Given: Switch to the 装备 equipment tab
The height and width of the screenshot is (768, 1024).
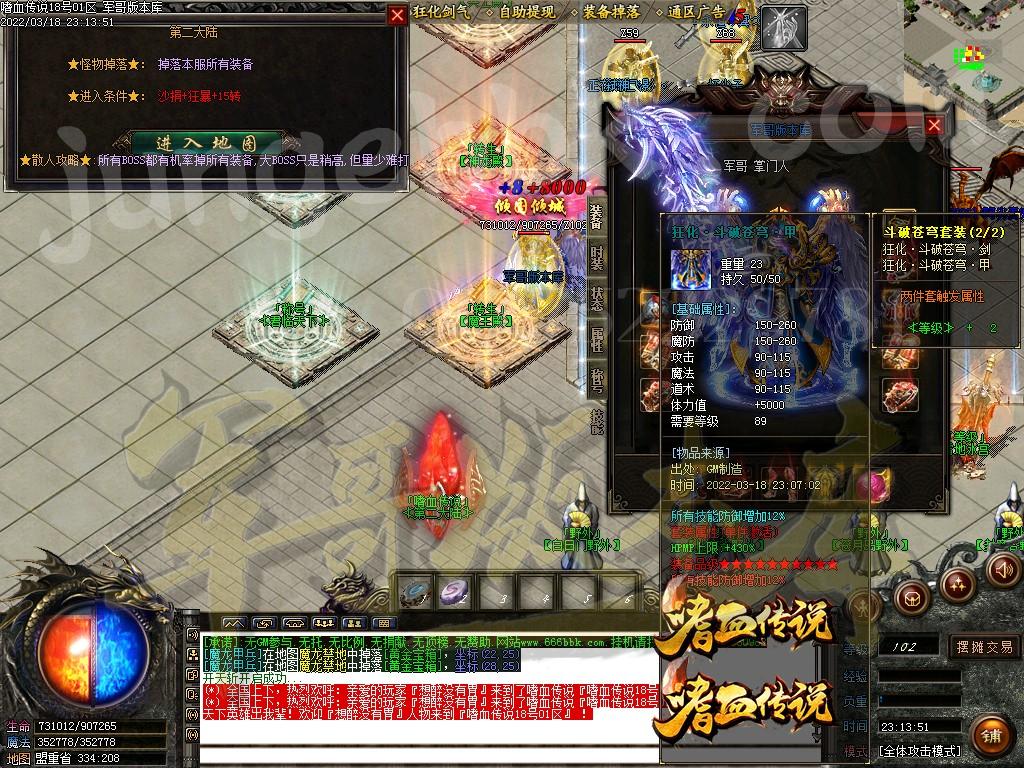Looking at the screenshot, I should [x=596, y=215].
